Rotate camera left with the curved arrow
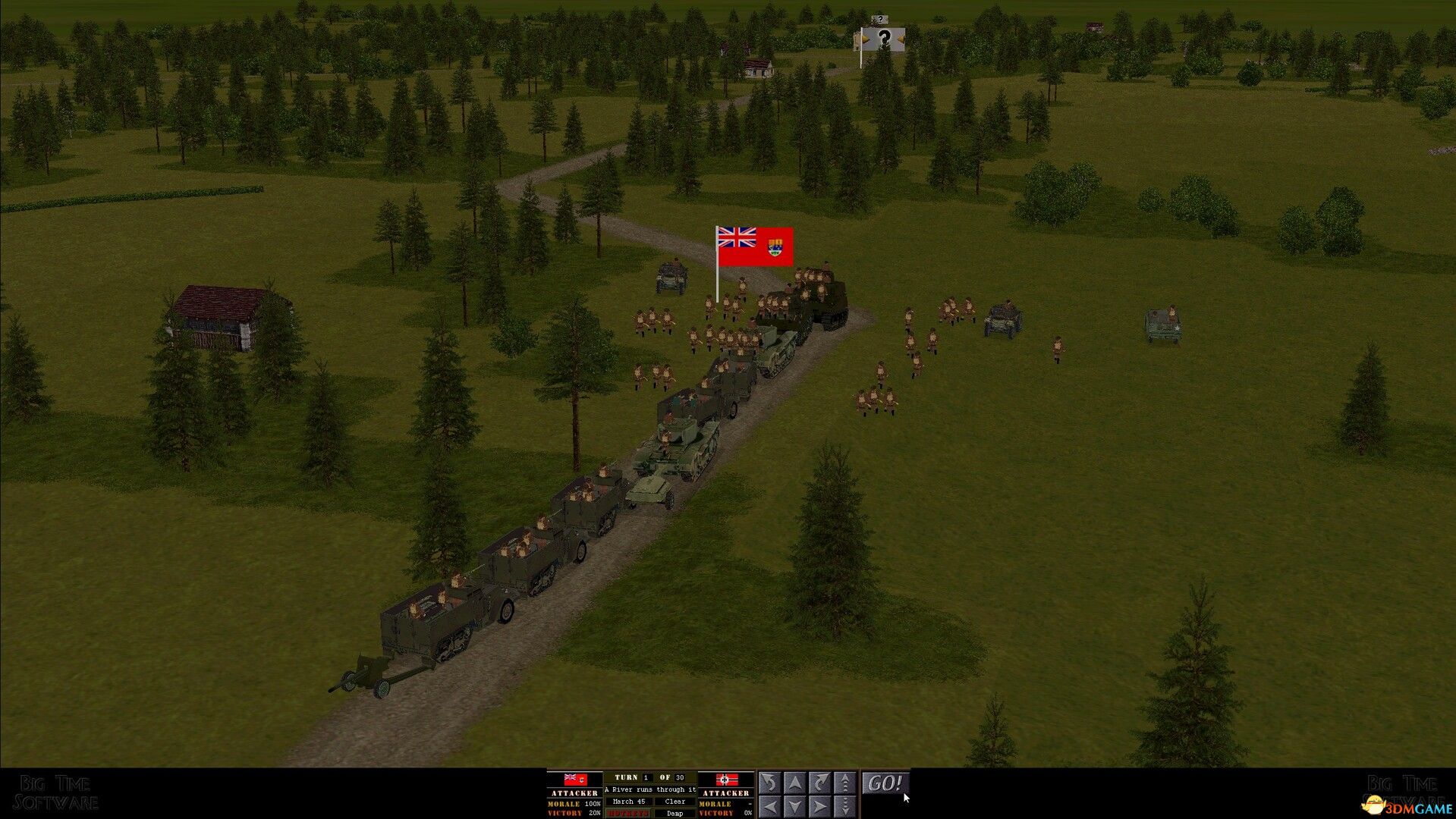Viewport: 1456px width, 819px height. click(769, 783)
